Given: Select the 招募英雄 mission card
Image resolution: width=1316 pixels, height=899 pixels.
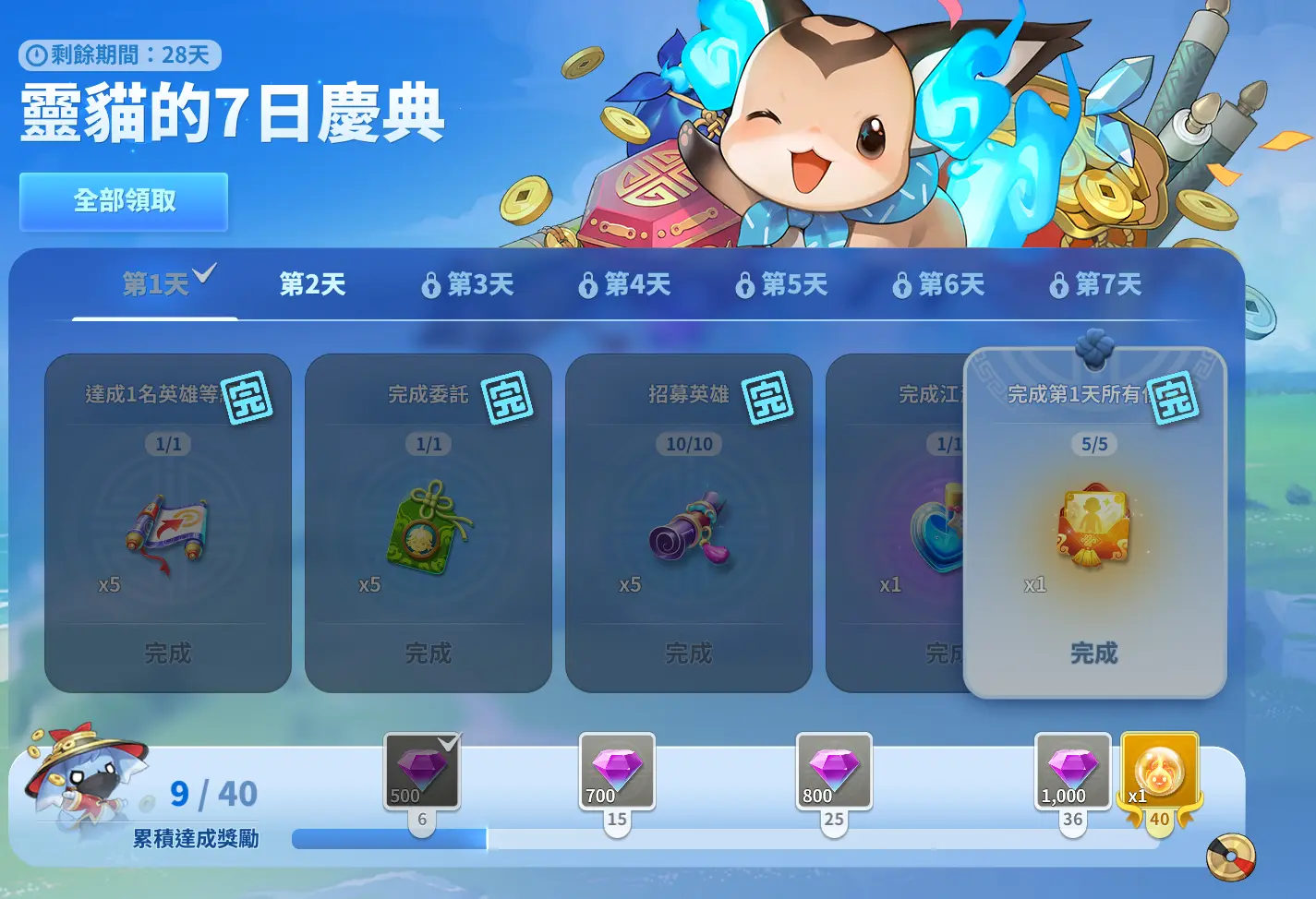Looking at the screenshot, I should (x=689, y=522).
